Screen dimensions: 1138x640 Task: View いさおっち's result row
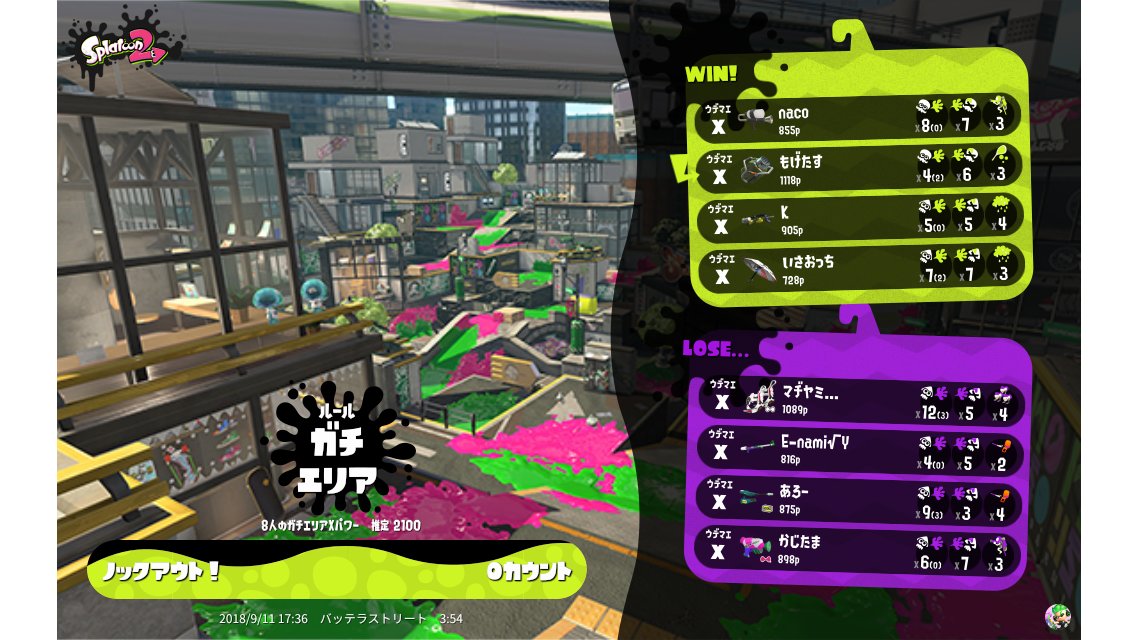(x=858, y=268)
